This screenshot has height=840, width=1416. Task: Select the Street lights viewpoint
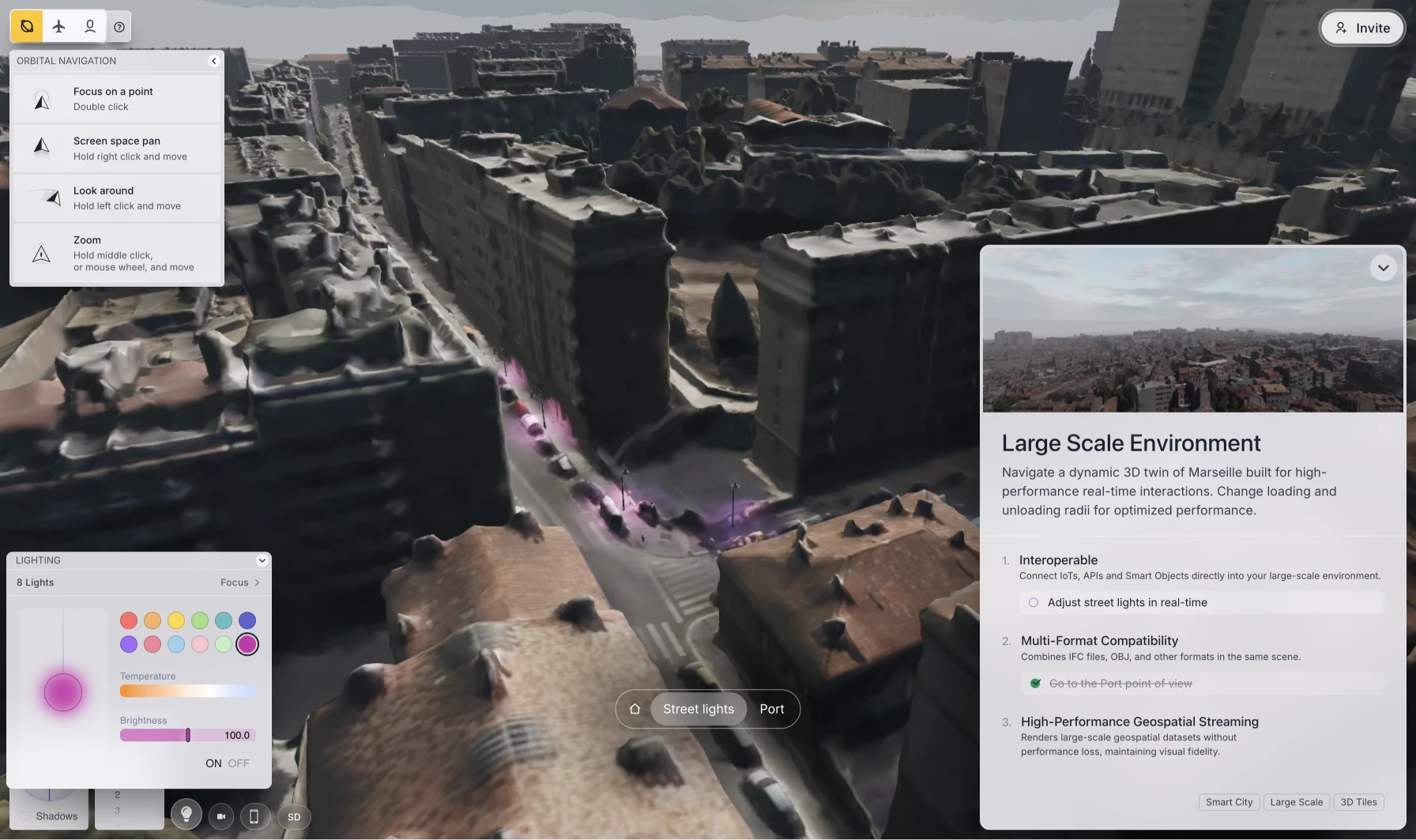[x=699, y=709]
